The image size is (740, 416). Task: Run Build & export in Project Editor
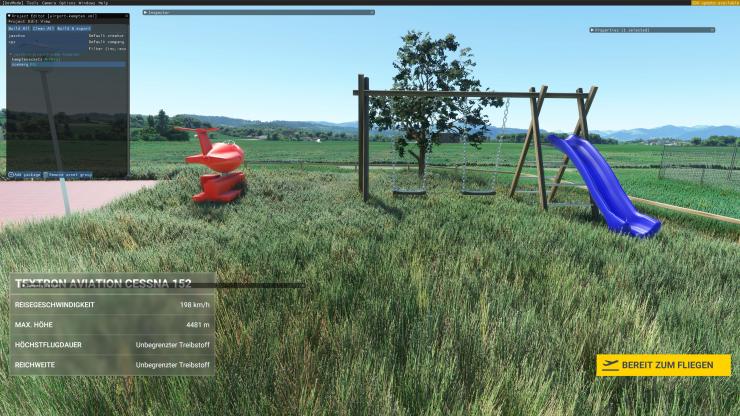pyautogui.click(x=73, y=29)
